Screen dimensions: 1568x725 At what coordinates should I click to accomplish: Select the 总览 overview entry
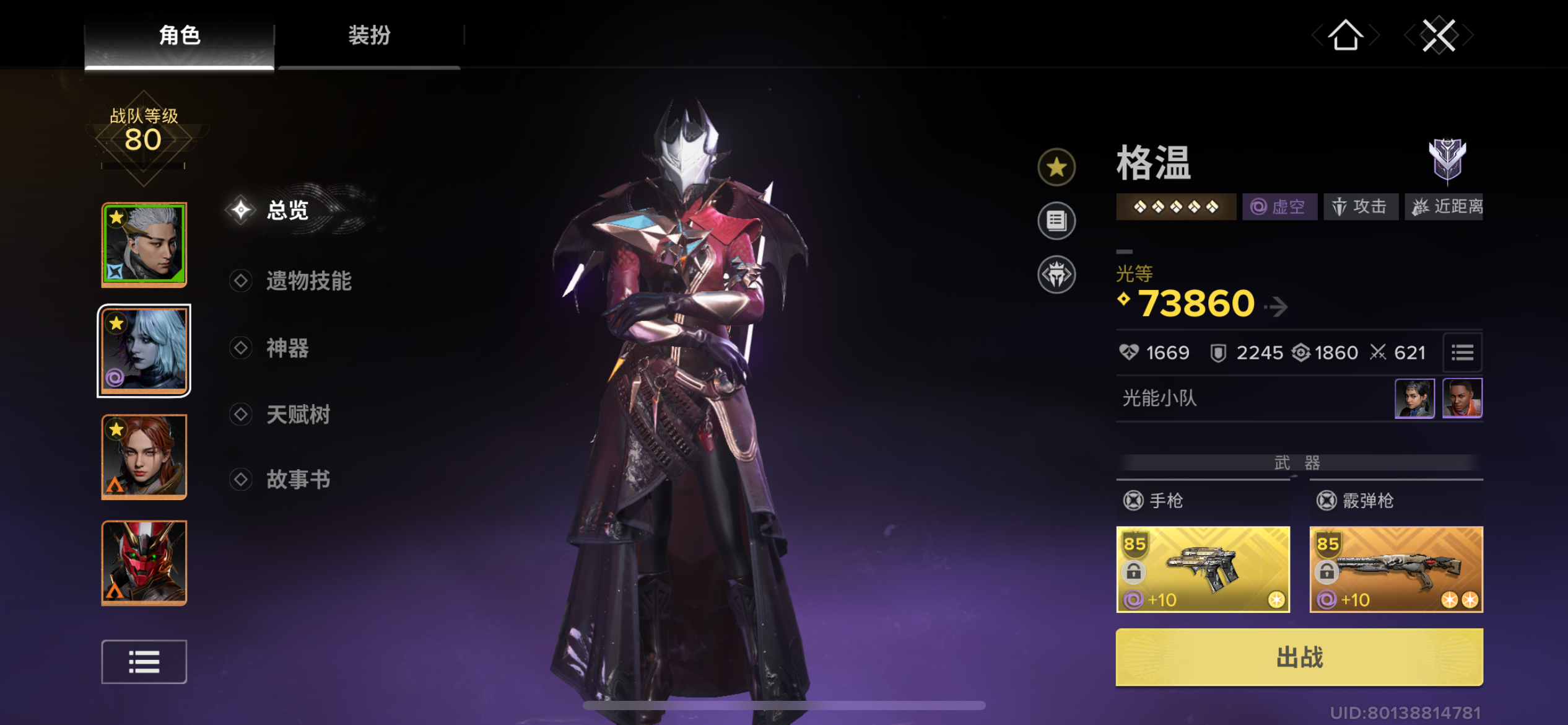[x=287, y=211]
